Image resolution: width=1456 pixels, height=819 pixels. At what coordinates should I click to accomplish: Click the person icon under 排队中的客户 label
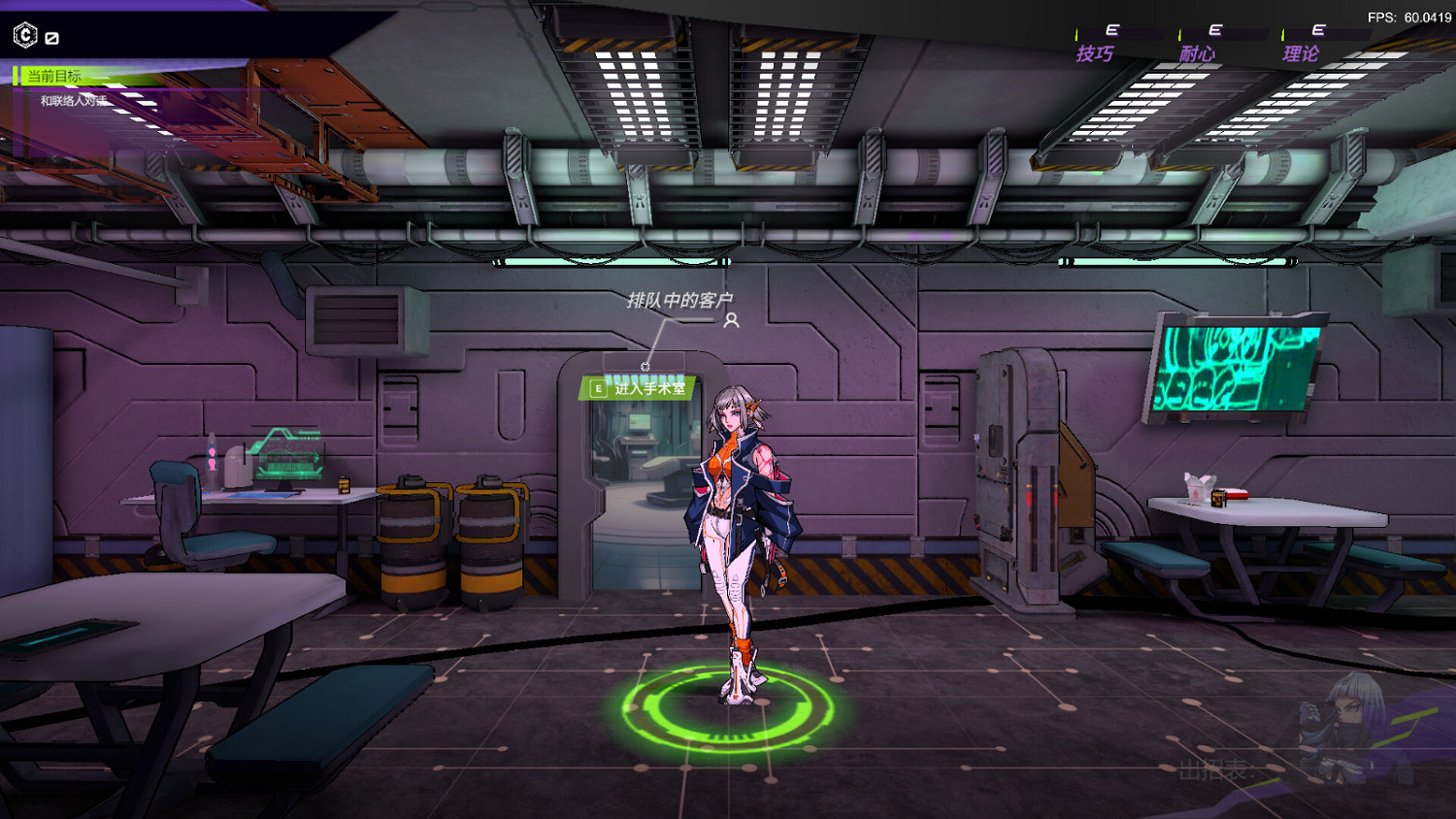point(731,322)
